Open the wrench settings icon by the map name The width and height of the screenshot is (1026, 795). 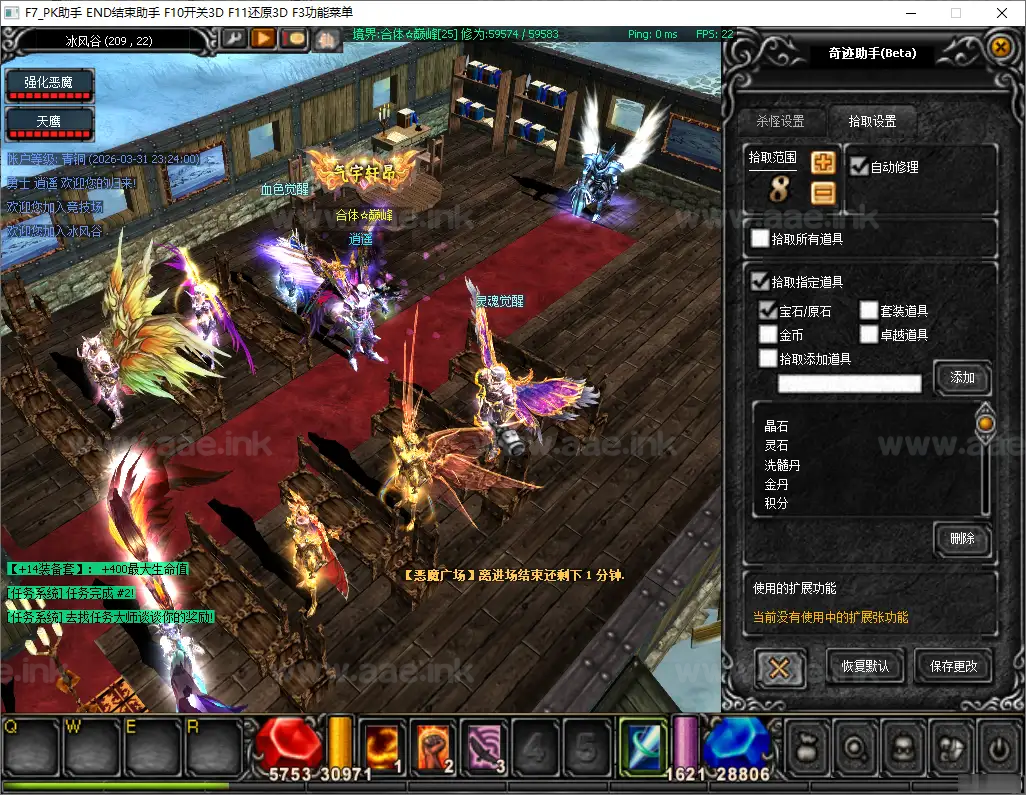233,38
